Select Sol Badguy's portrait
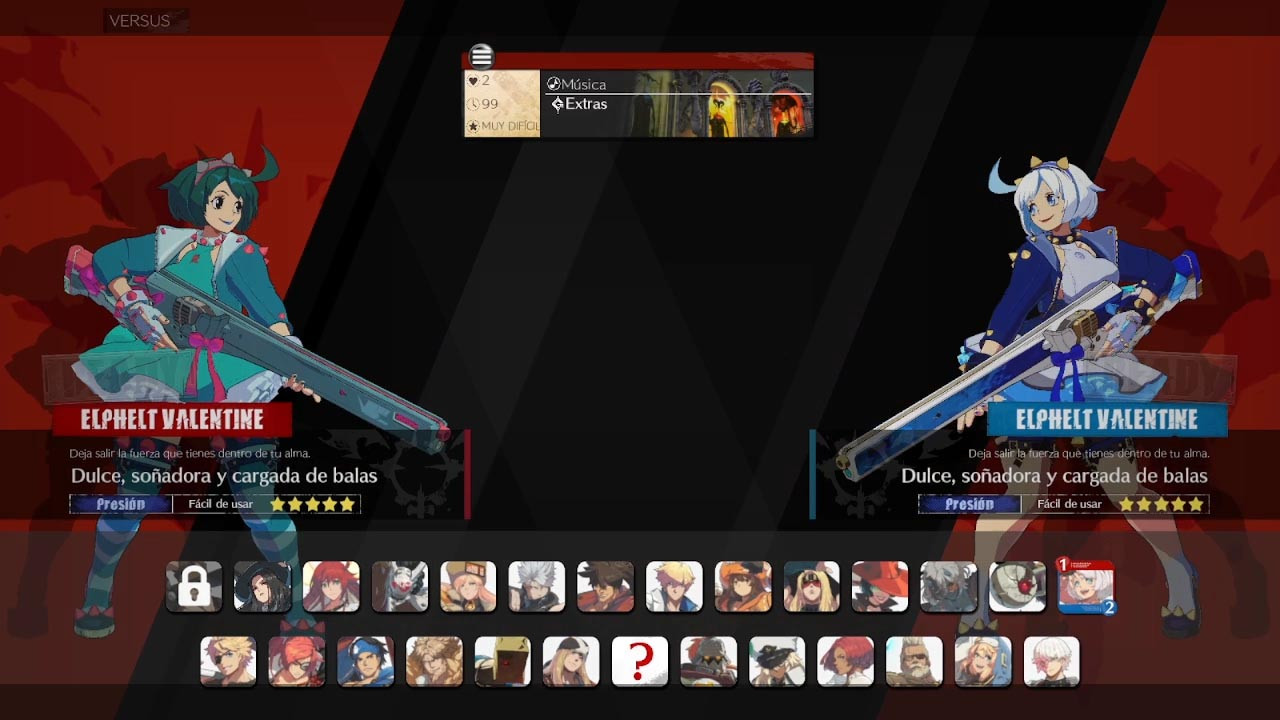The width and height of the screenshot is (1280, 720). pos(604,587)
